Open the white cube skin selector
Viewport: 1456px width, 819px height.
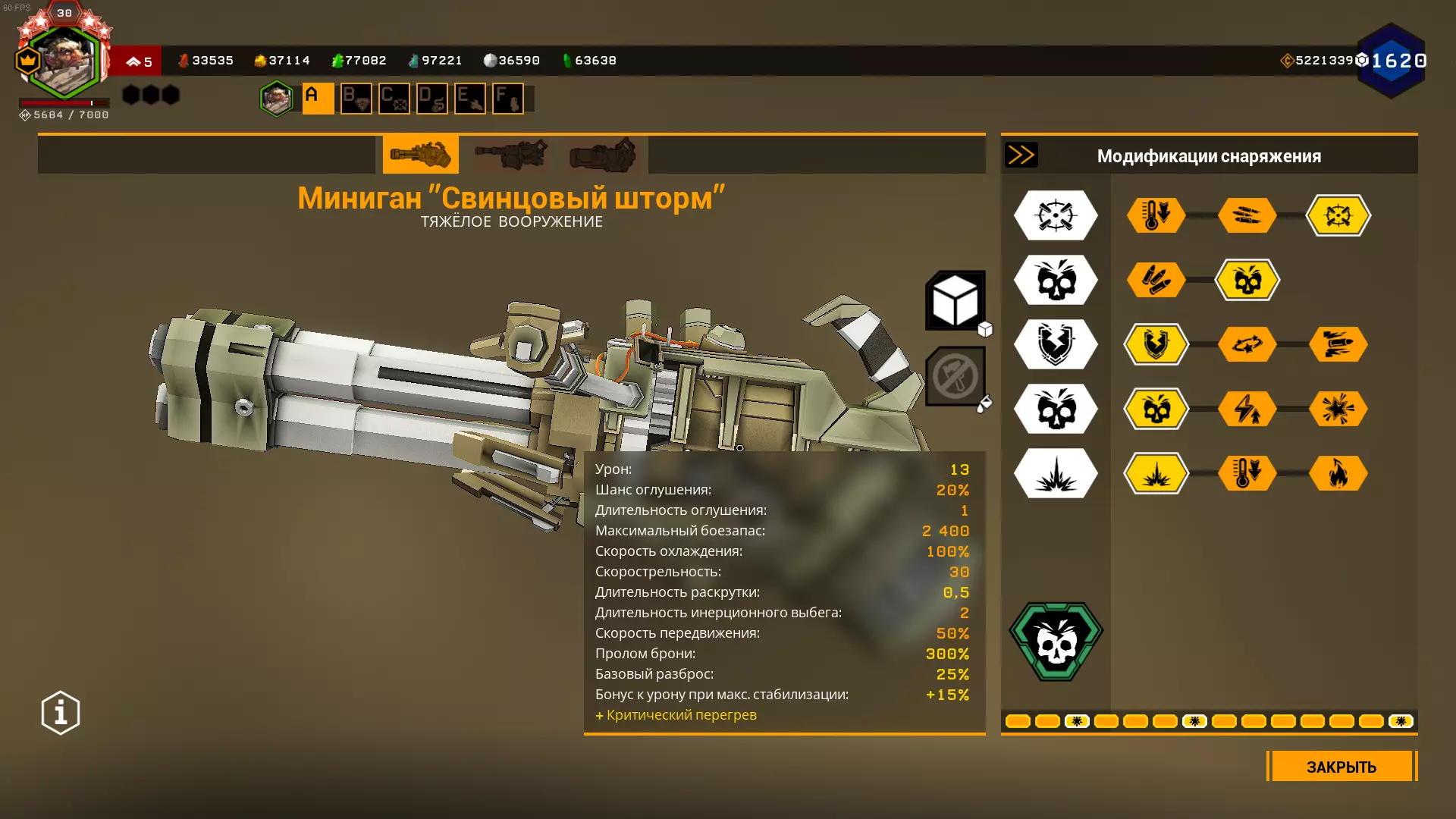pos(955,300)
